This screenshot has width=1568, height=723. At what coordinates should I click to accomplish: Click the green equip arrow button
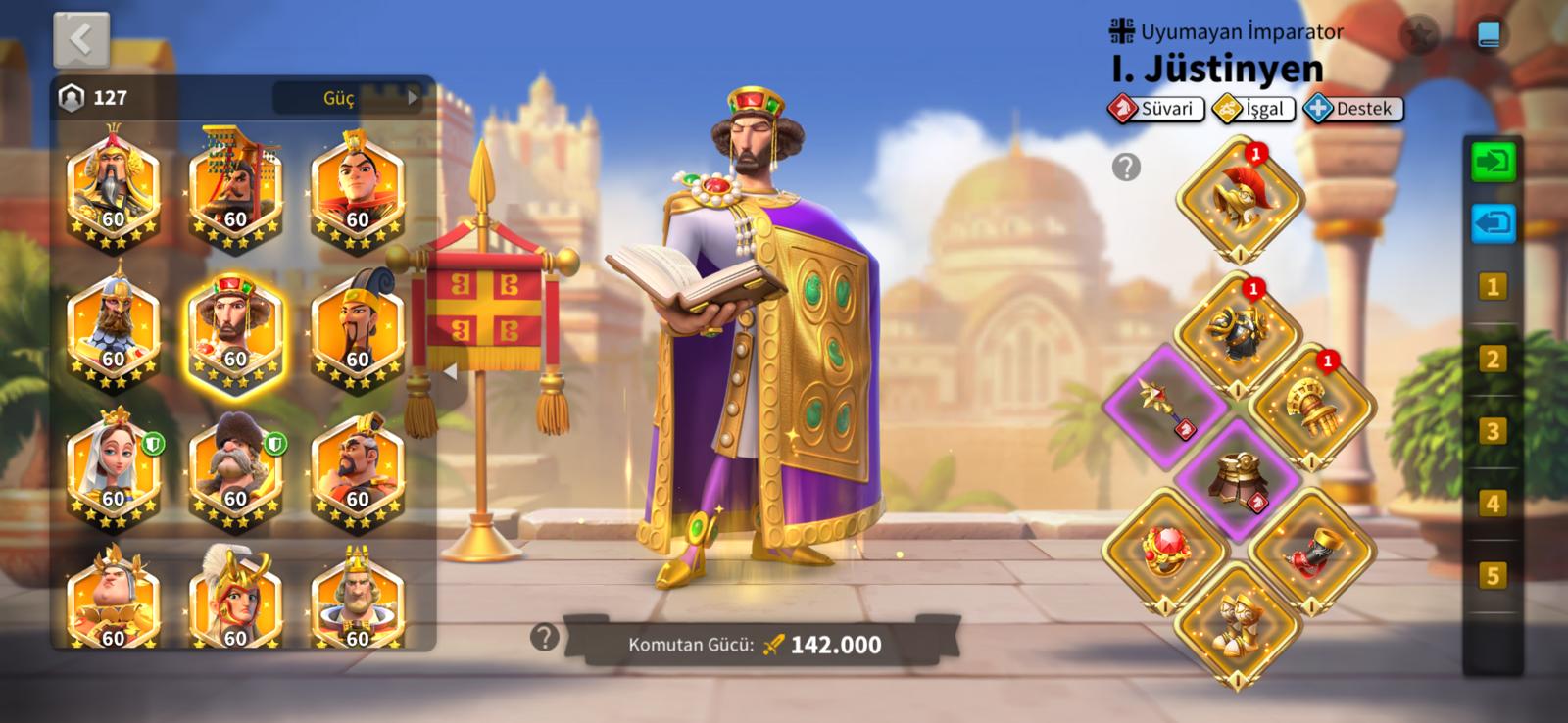[1493, 163]
